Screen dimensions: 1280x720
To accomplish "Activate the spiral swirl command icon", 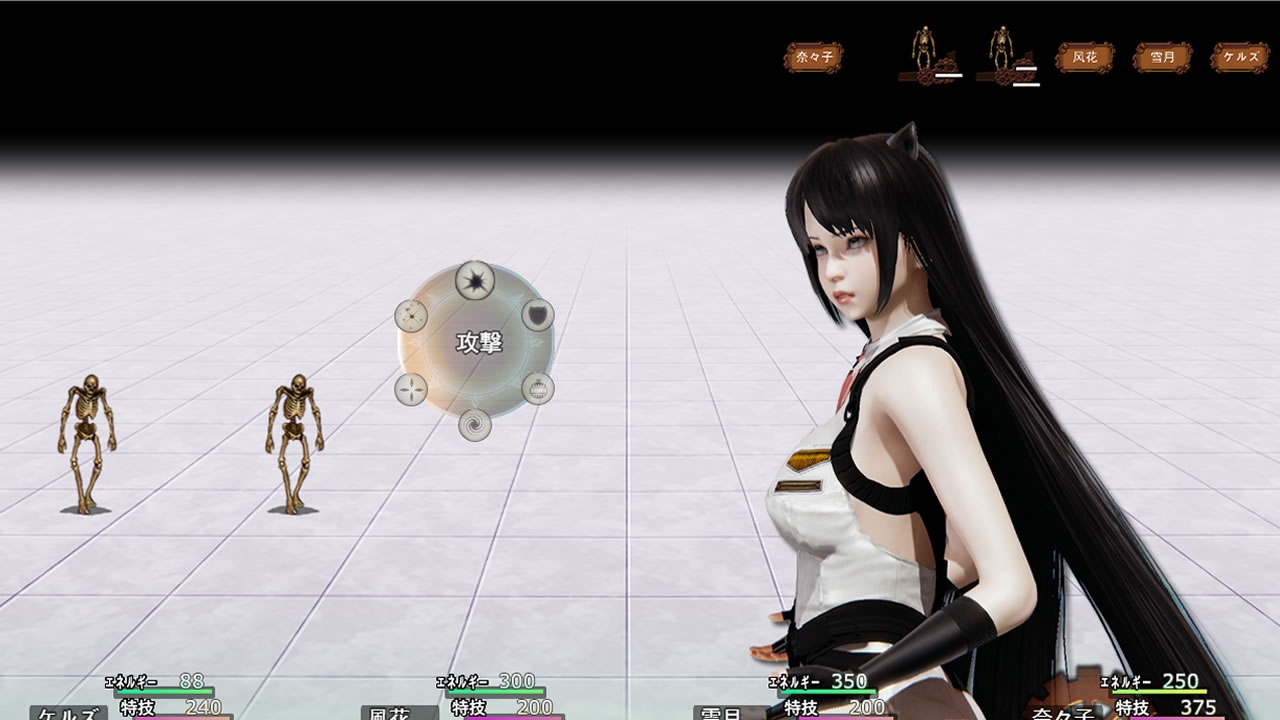I will coord(475,424).
